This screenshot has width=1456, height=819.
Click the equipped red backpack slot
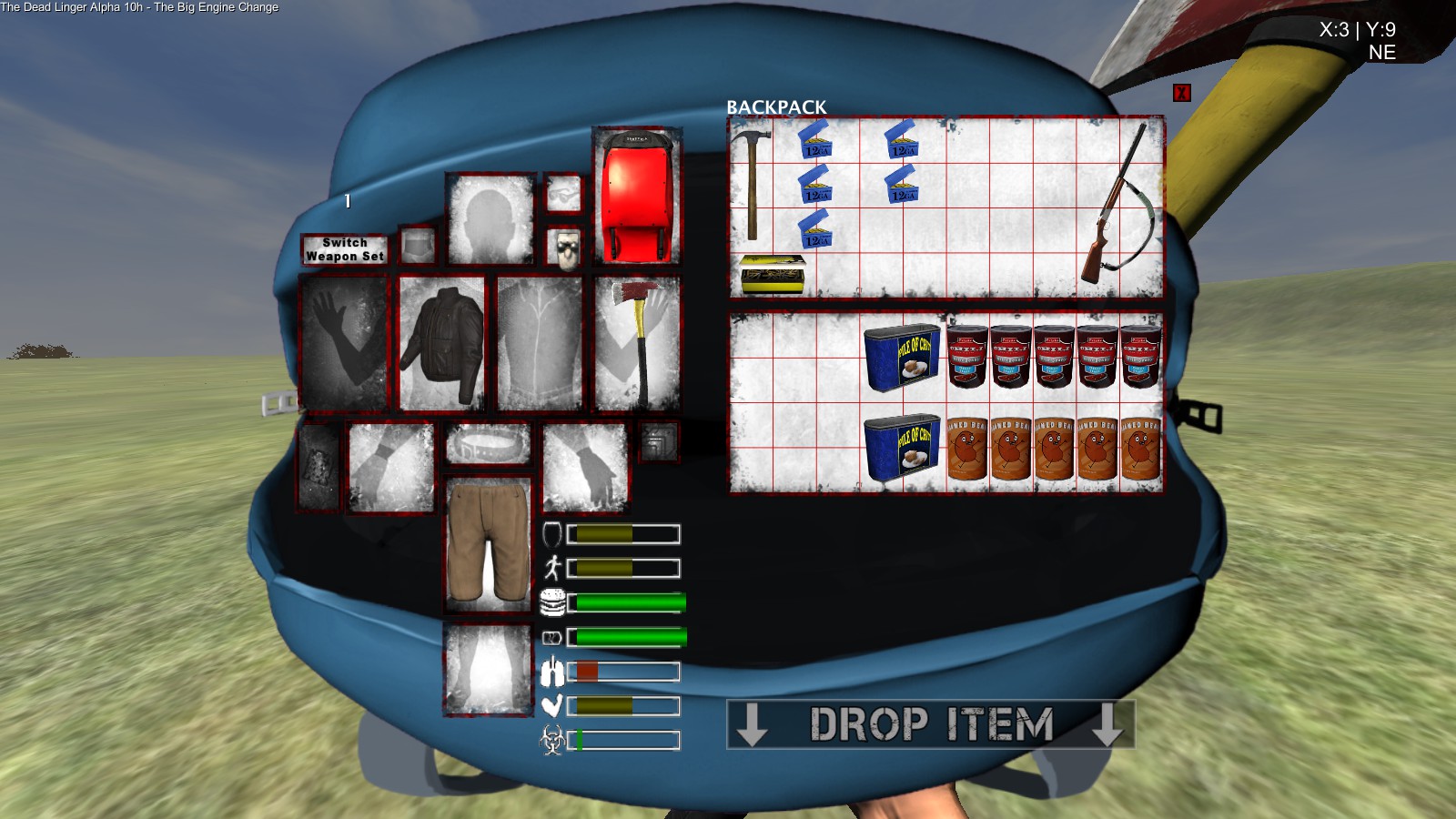[x=636, y=196]
